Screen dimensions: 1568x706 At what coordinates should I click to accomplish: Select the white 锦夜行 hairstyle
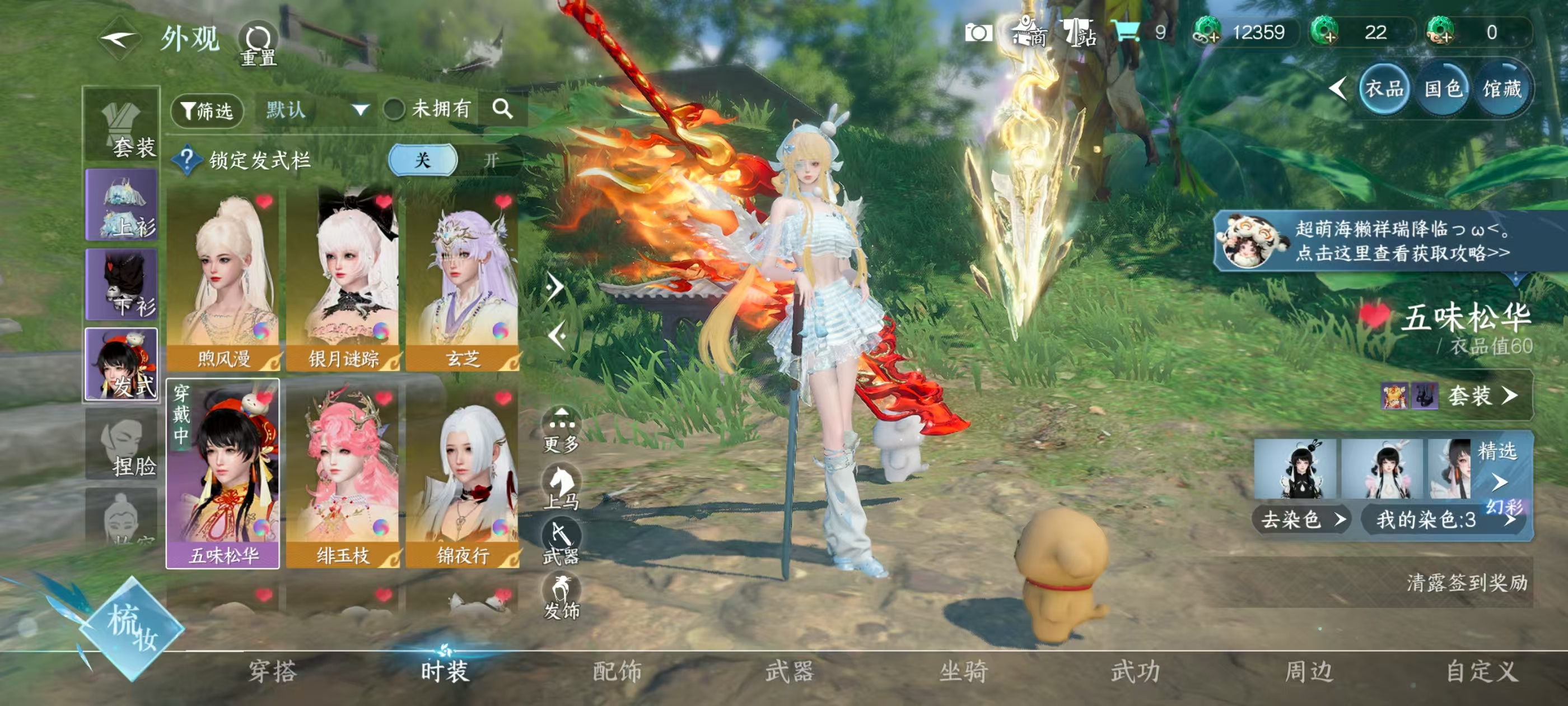(462, 476)
